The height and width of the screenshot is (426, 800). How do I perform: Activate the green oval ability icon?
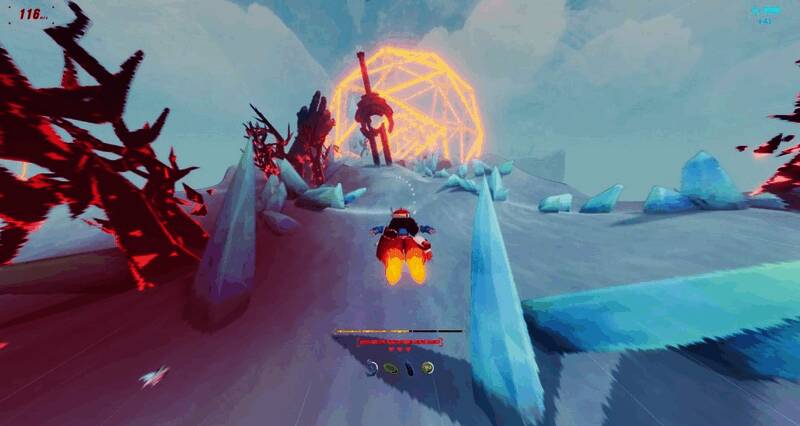[x=390, y=368]
